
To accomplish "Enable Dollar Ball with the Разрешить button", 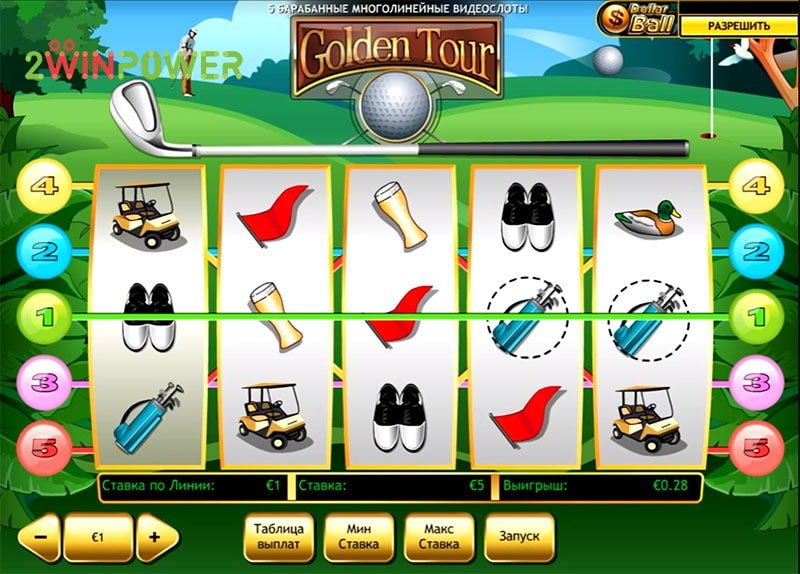I will [738, 26].
